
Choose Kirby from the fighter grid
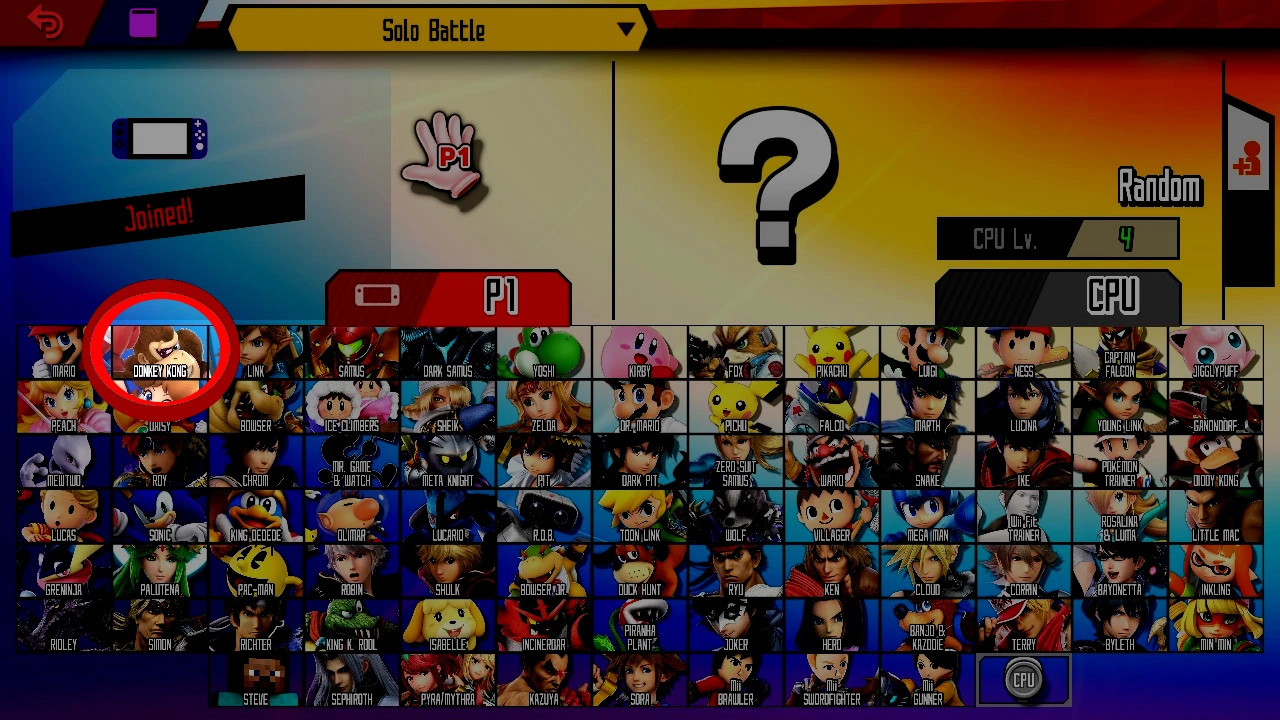pyautogui.click(x=639, y=348)
